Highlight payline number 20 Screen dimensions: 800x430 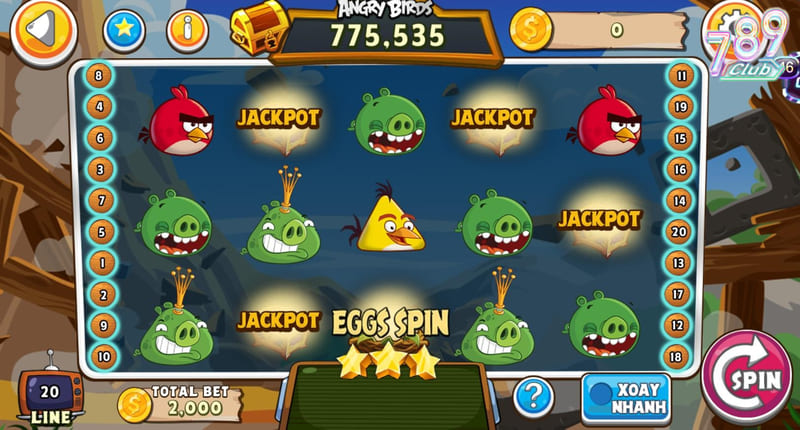point(681,231)
